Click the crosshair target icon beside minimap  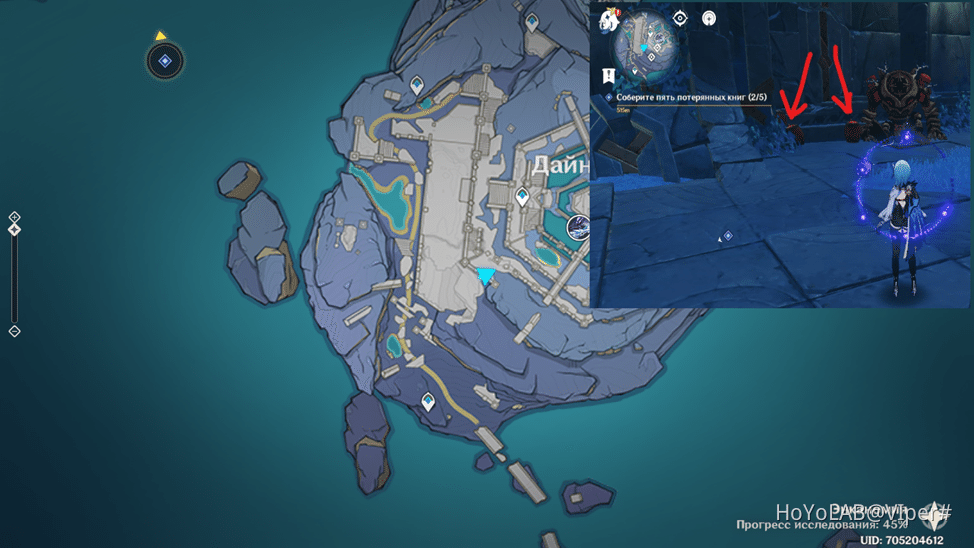(681, 18)
